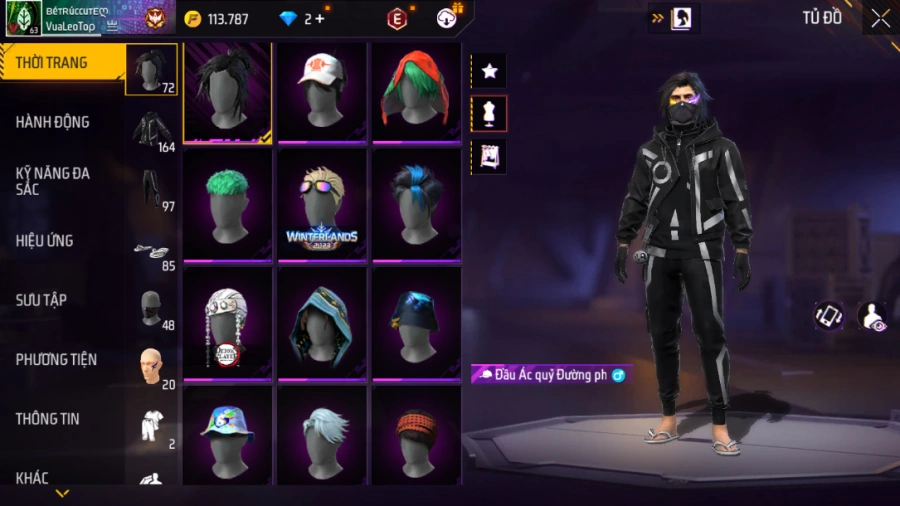900x506 pixels.
Task: Choose the white braided hair headwear
Action: pos(228,323)
